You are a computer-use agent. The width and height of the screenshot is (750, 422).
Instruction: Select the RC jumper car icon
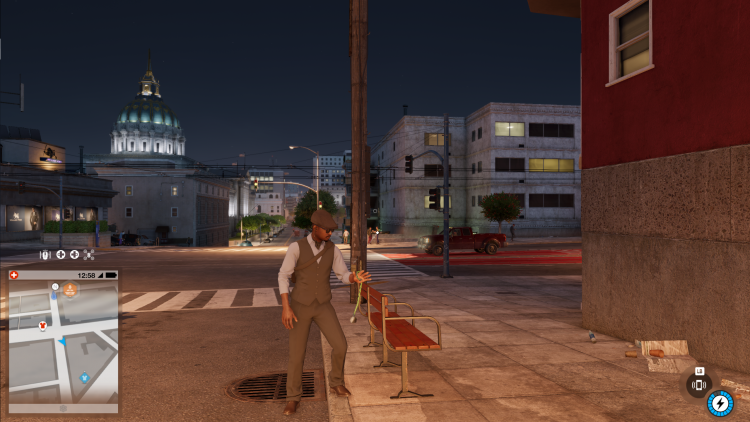click(x=45, y=255)
